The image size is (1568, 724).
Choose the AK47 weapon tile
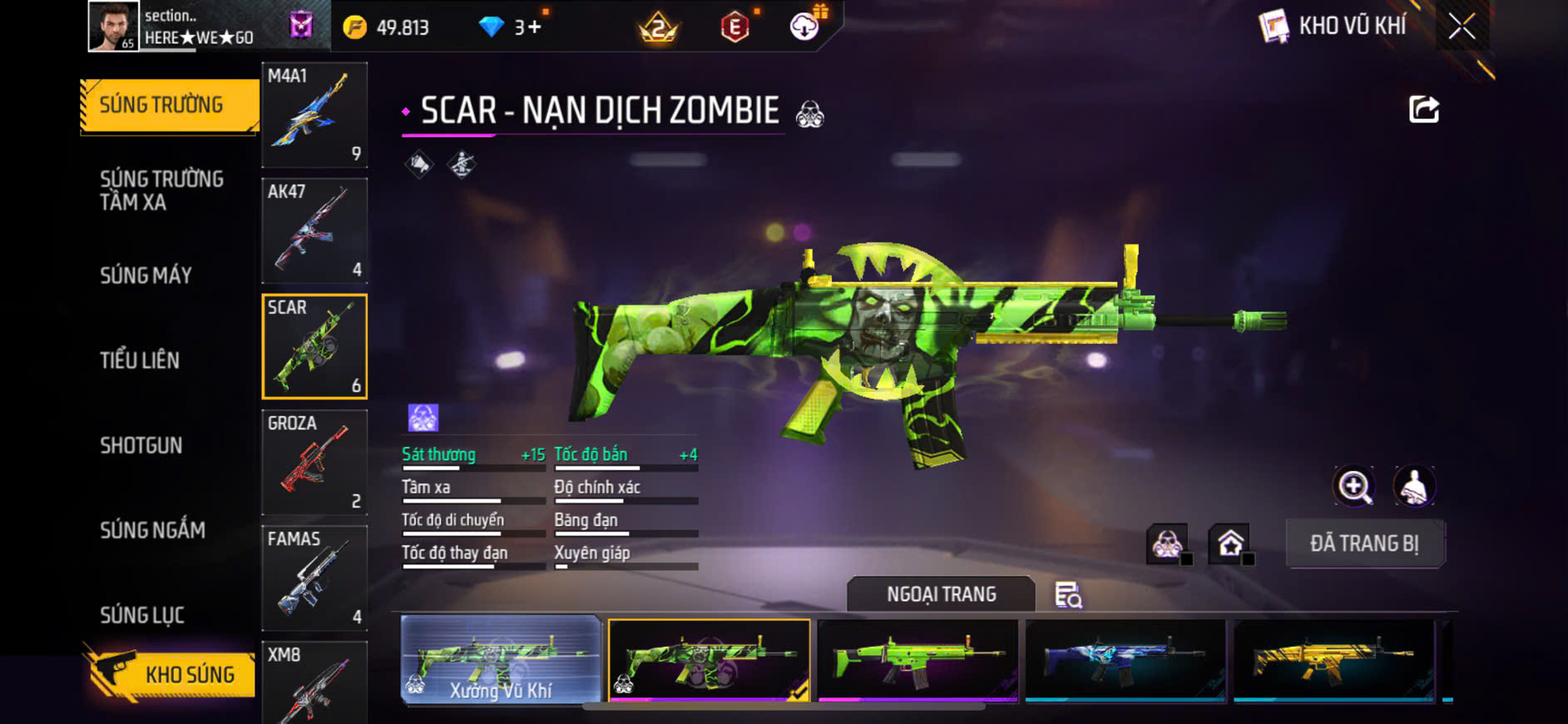pos(314,231)
